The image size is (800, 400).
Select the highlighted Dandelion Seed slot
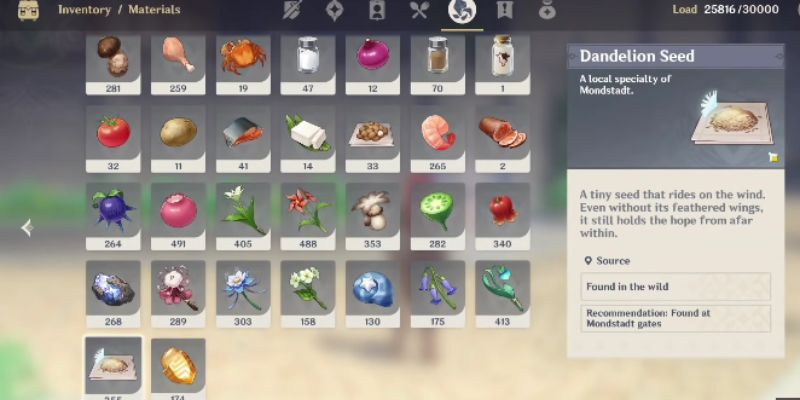pyautogui.click(x=113, y=365)
